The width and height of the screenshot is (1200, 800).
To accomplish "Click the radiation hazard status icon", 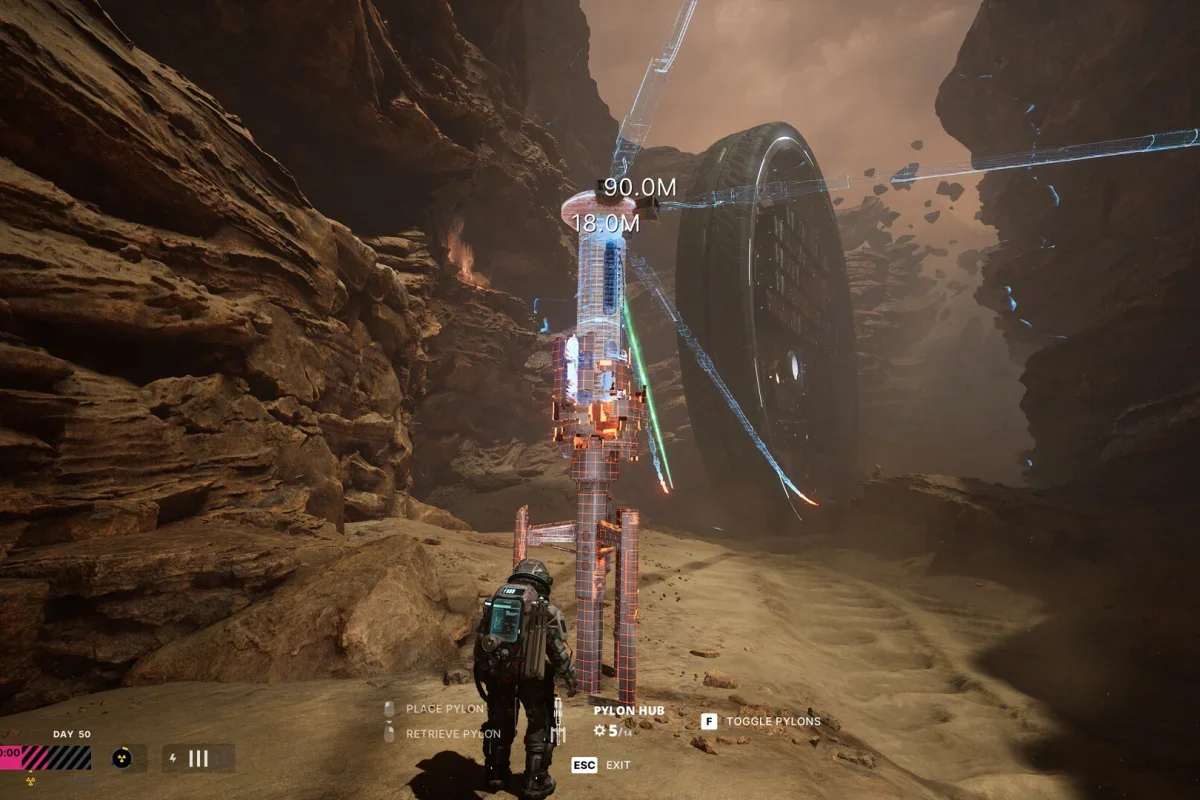I will tap(123, 757).
